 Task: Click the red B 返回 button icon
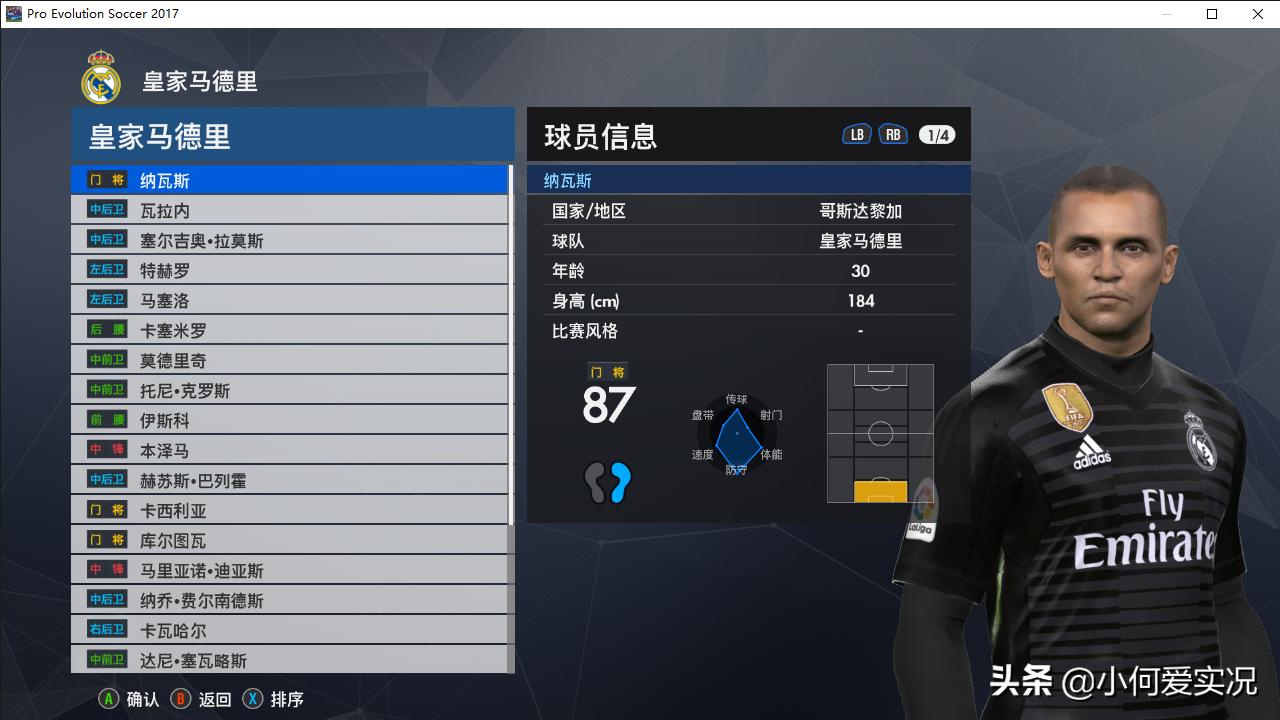(x=180, y=699)
